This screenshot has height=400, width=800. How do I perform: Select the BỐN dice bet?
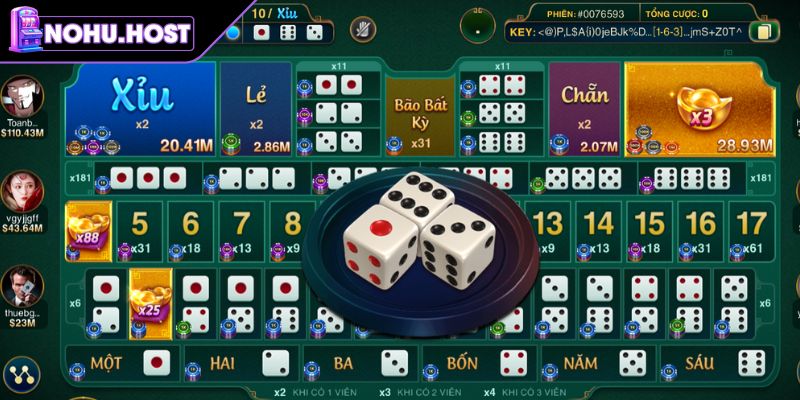(480, 362)
